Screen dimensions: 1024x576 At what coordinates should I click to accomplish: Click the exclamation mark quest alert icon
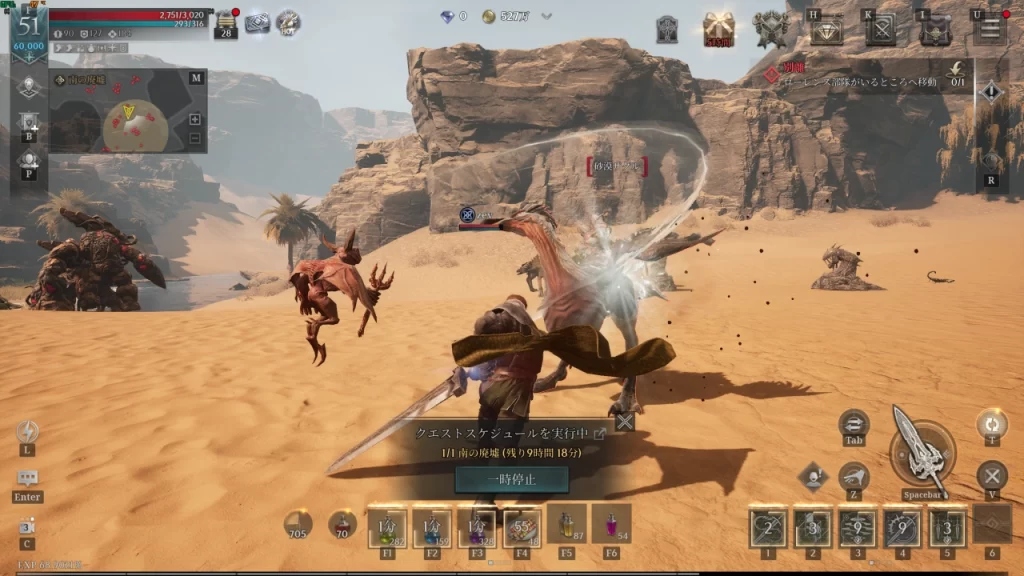(990, 93)
